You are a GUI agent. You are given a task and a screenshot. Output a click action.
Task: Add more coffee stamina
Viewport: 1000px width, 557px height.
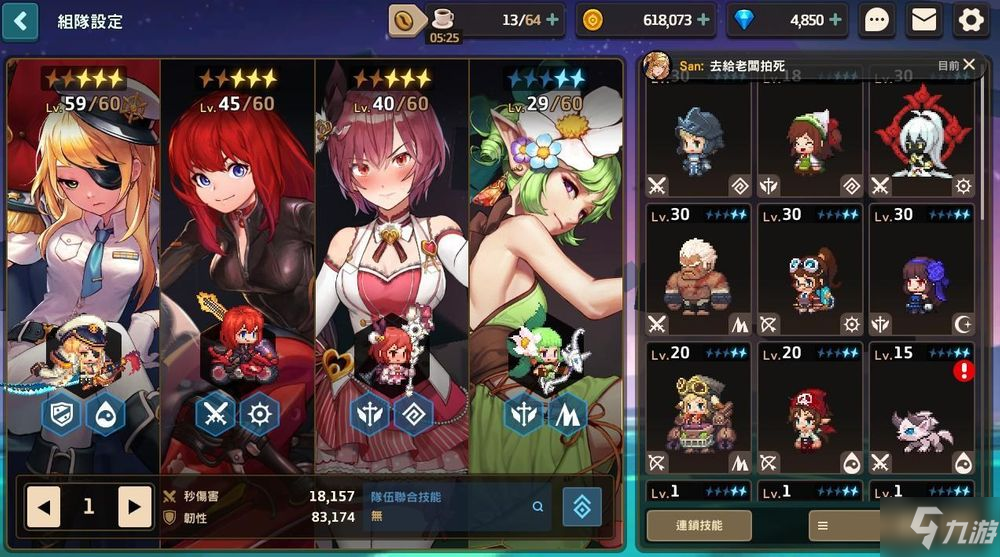tap(552, 20)
